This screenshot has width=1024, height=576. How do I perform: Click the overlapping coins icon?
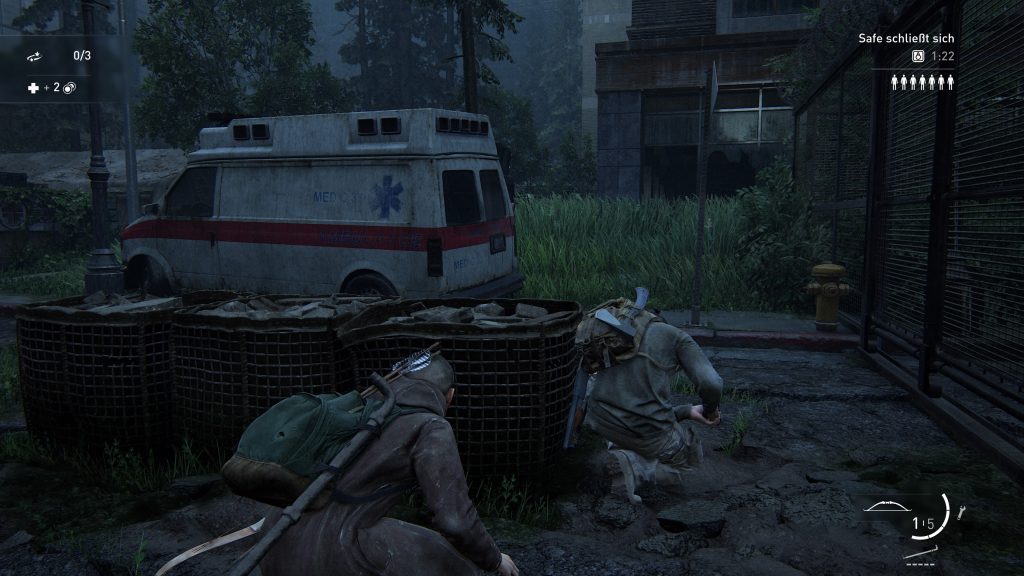pos(70,88)
